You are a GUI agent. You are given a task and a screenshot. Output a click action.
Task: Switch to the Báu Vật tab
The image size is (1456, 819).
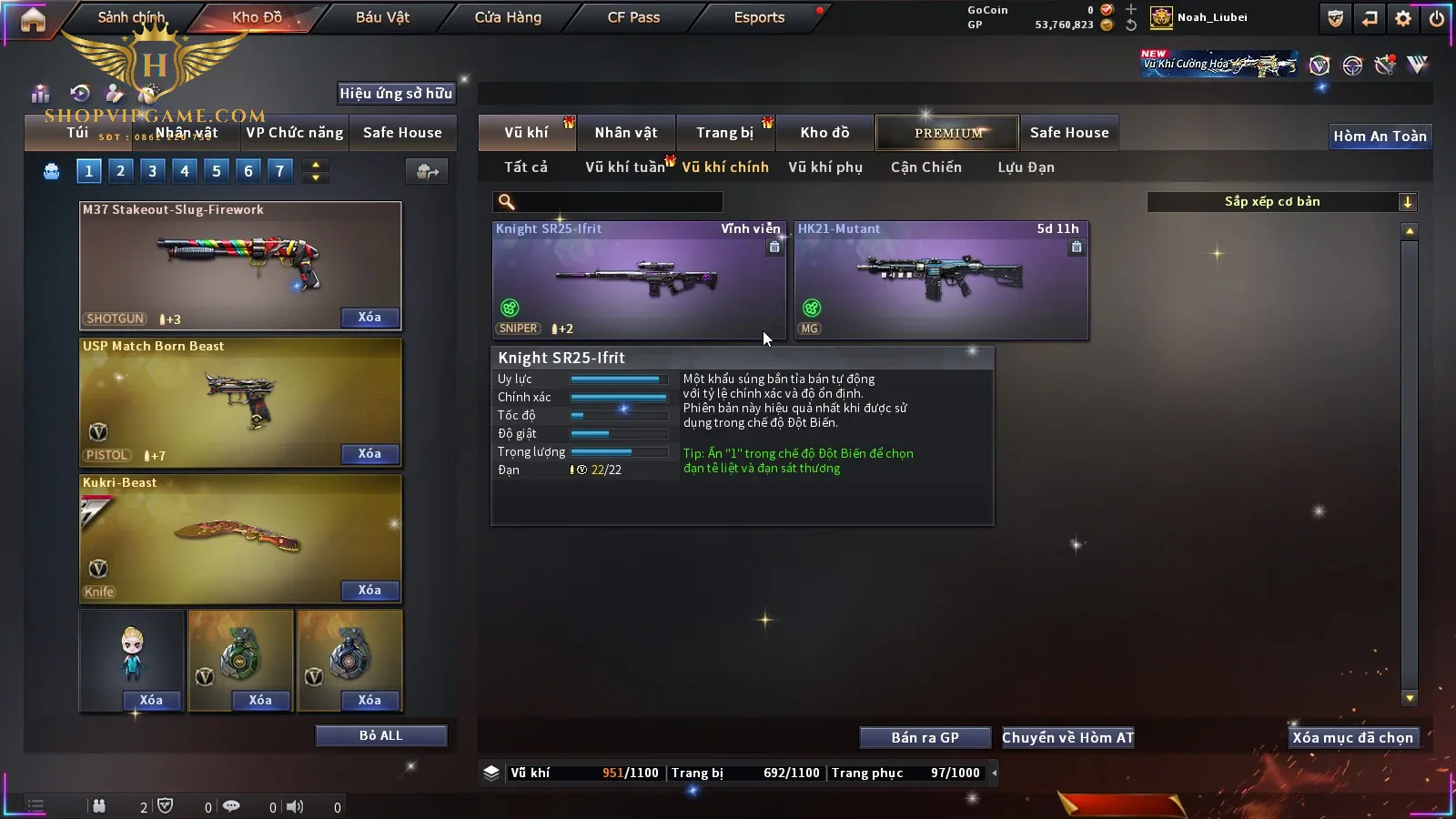[x=382, y=17]
